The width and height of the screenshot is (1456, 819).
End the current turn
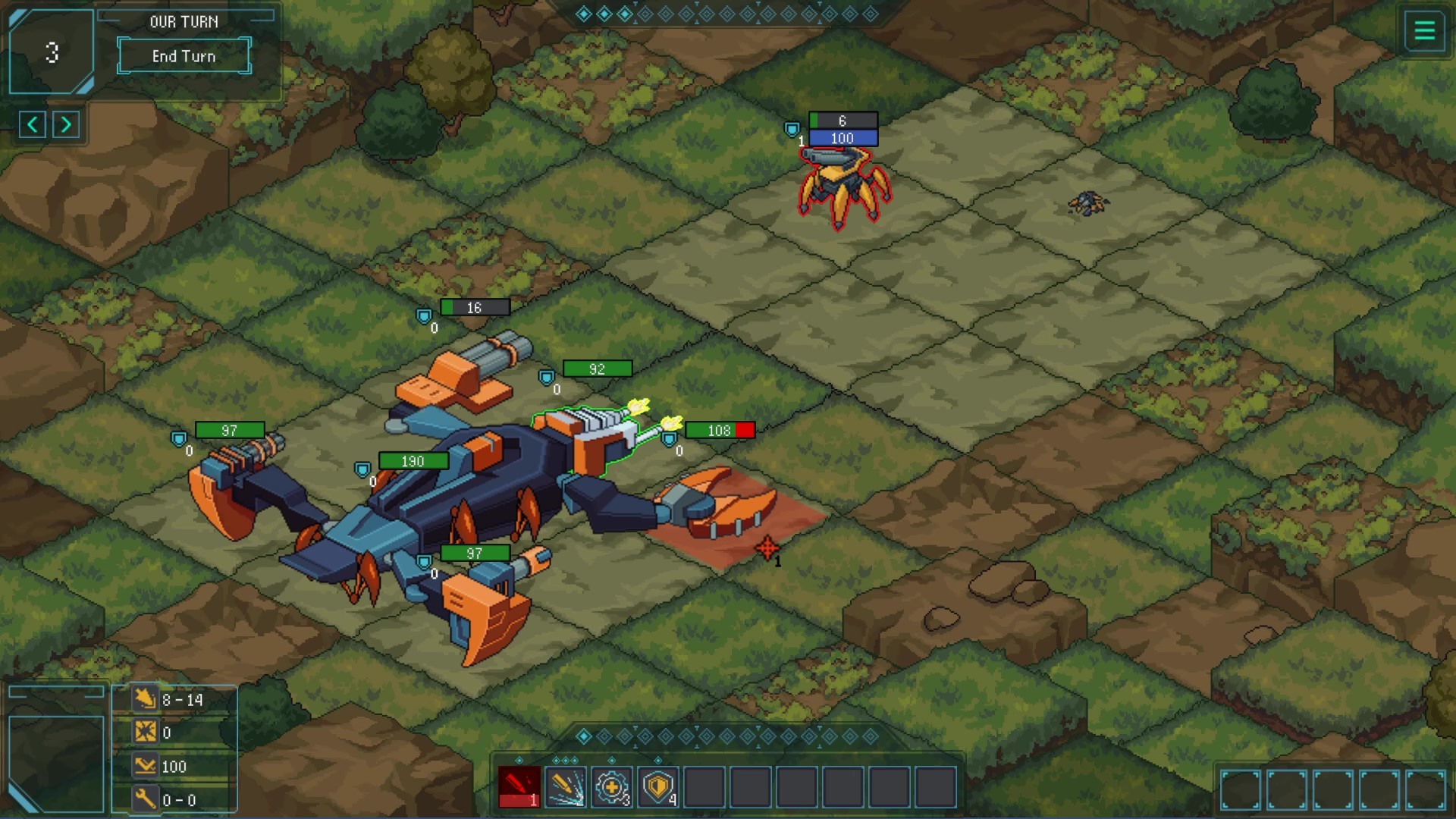click(x=184, y=56)
